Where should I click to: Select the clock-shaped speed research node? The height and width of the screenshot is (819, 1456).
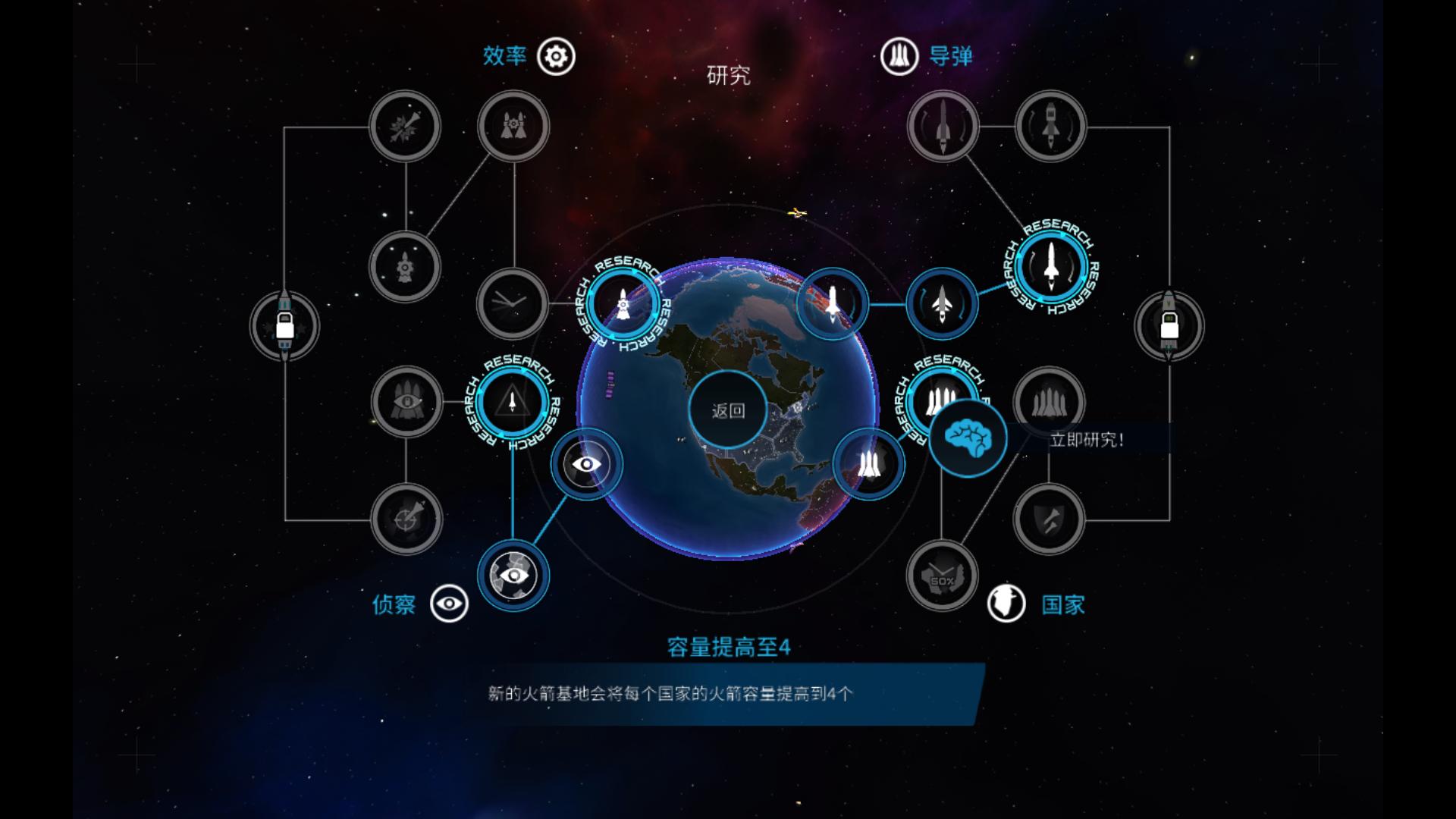(512, 303)
